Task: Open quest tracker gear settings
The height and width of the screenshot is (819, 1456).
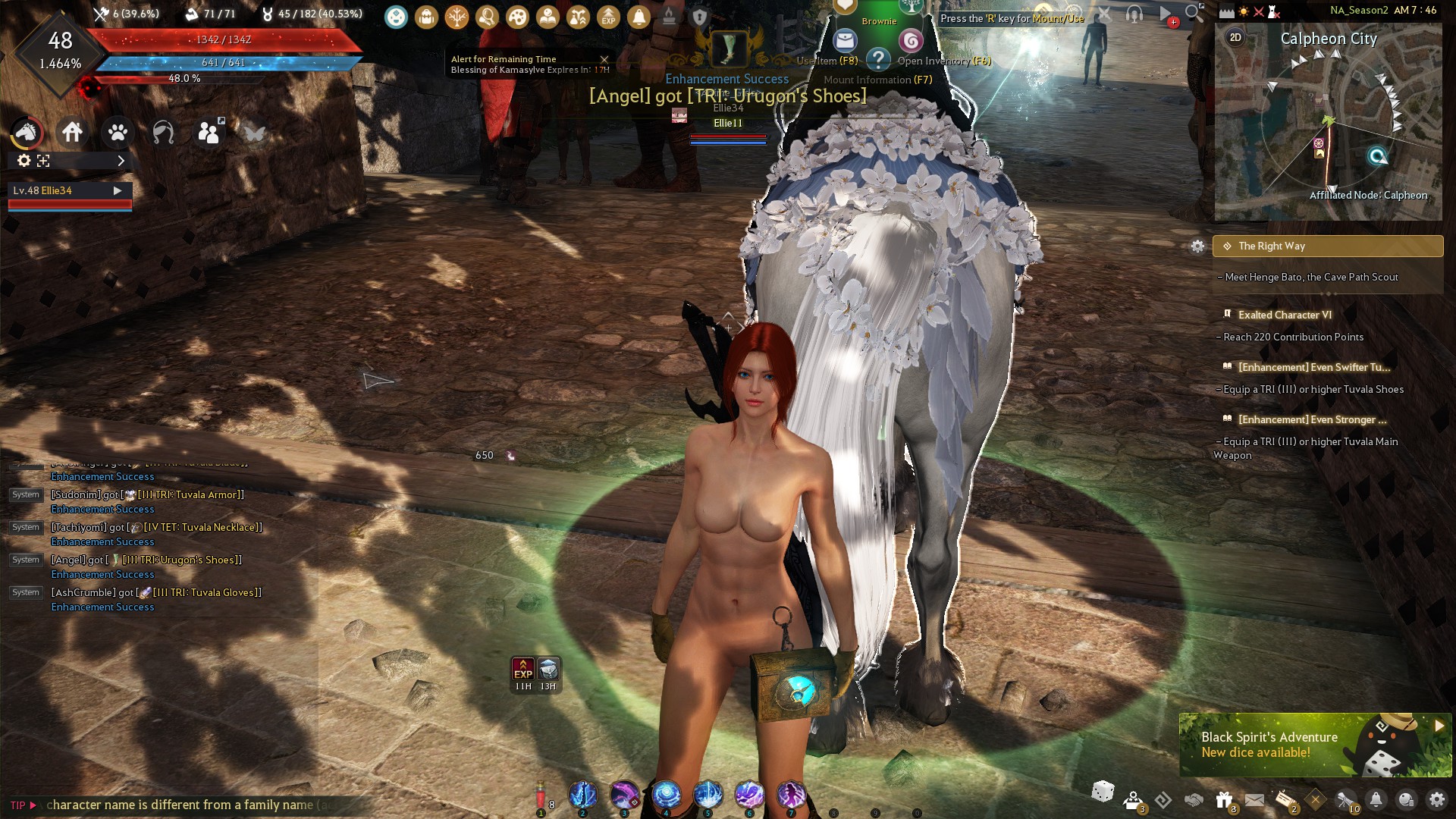Action: click(1197, 246)
